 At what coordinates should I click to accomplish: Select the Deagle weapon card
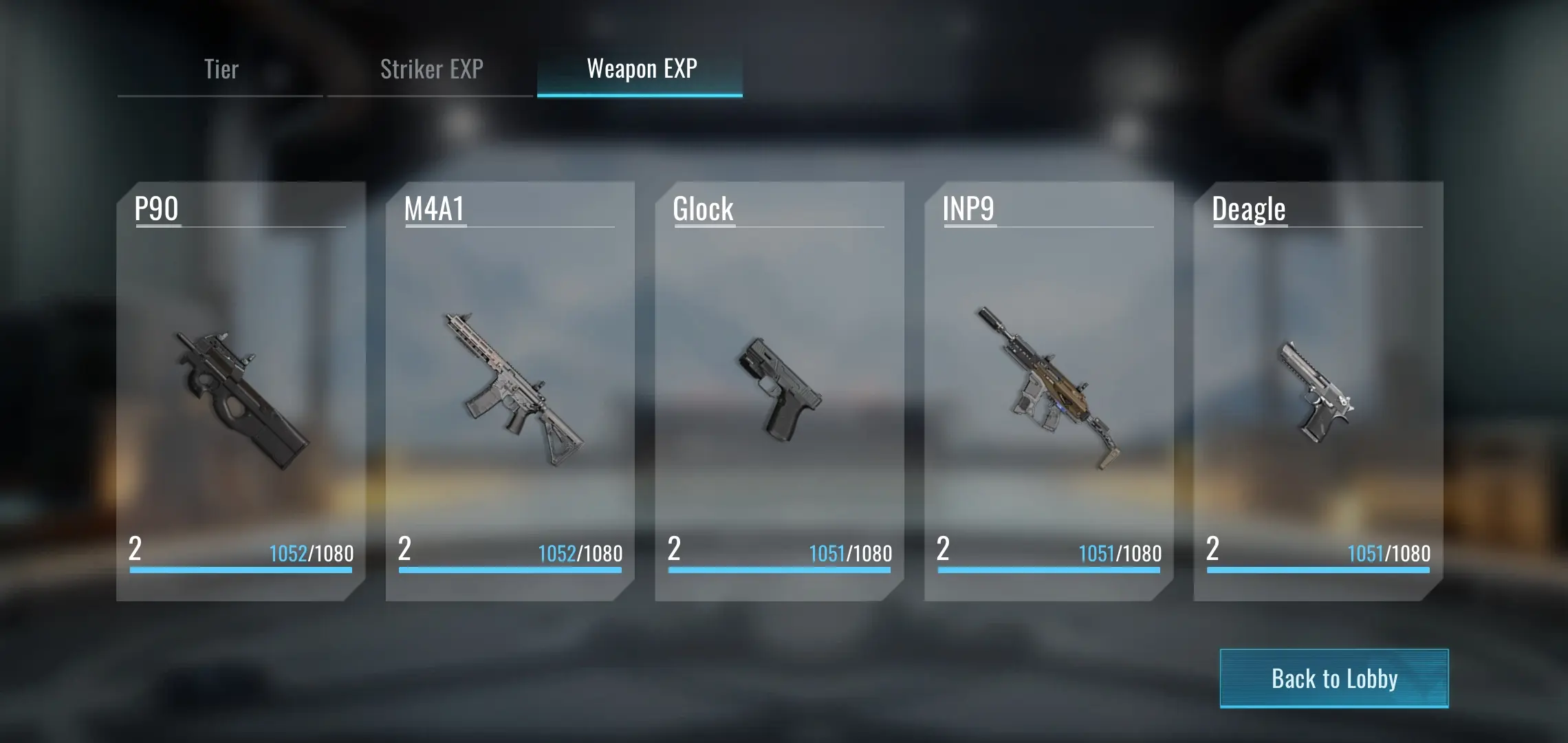[x=1318, y=391]
